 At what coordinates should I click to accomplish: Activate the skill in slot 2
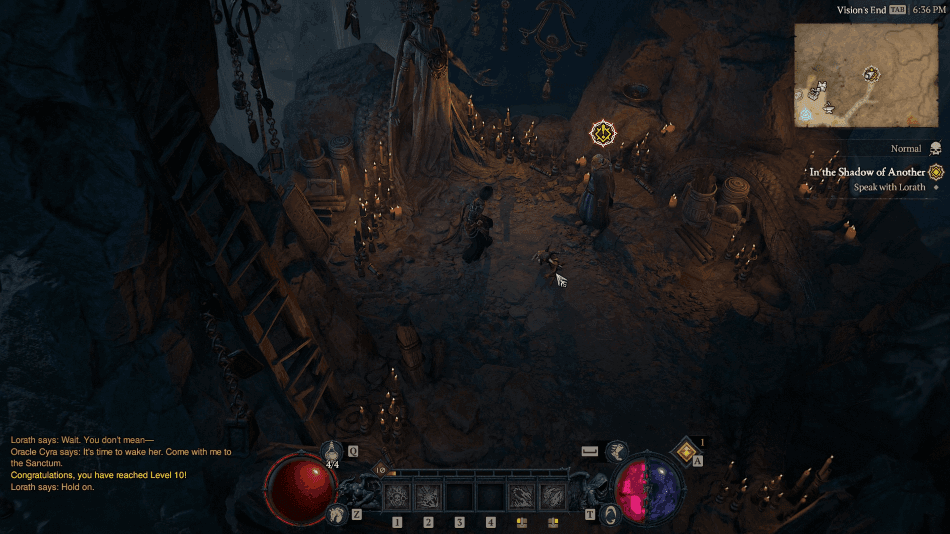[x=428, y=495]
